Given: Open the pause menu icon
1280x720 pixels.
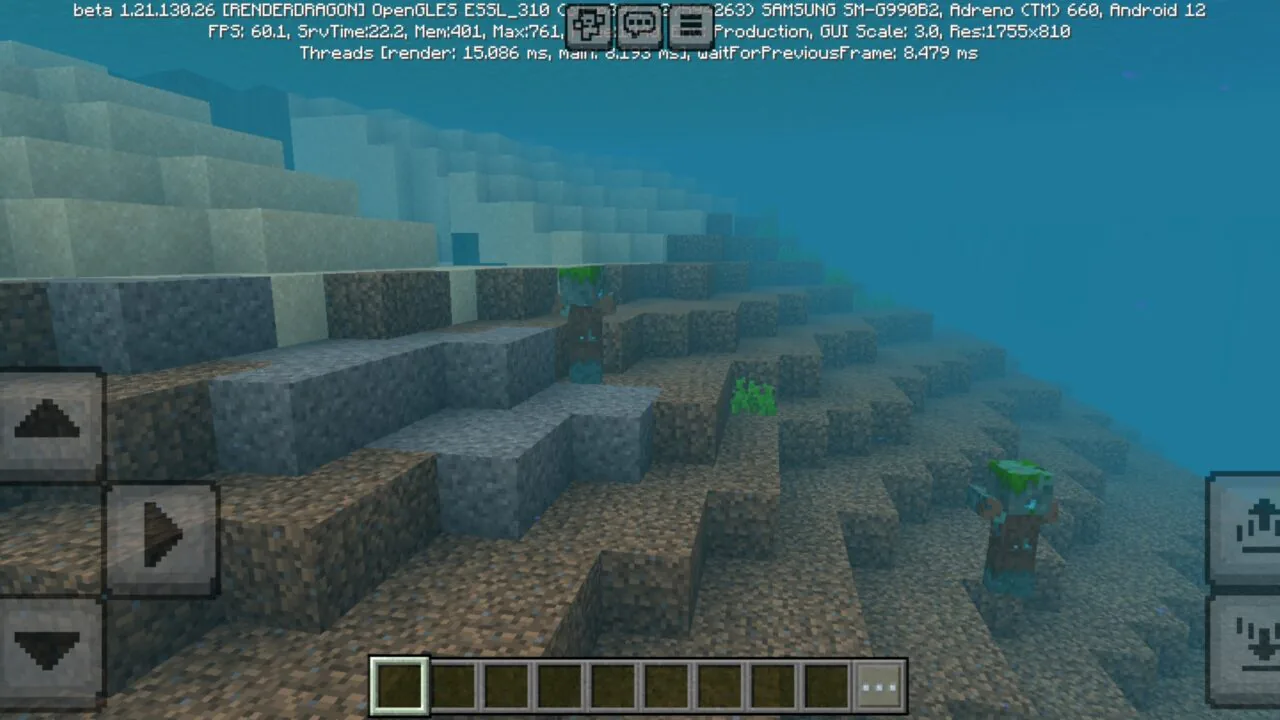Looking at the screenshot, I should (x=690, y=26).
